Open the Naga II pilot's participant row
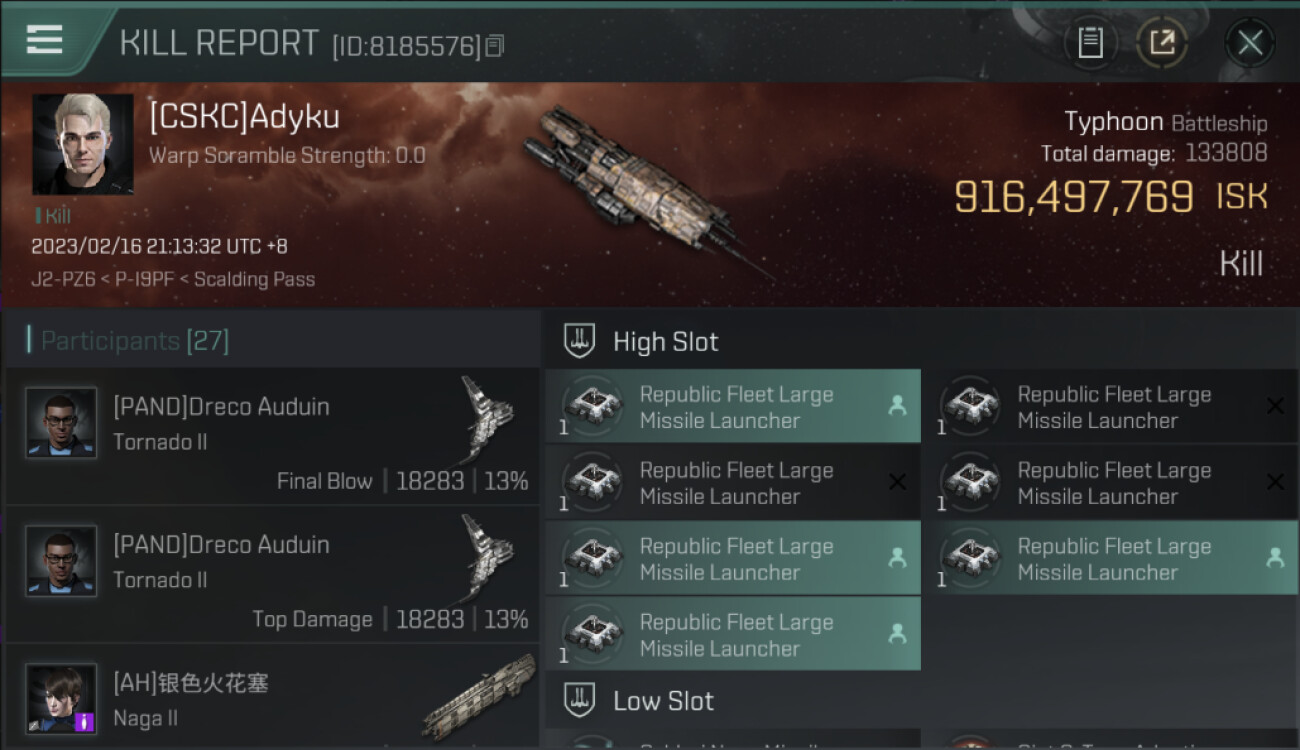This screenshot has height=750, width=1300. 272,698
